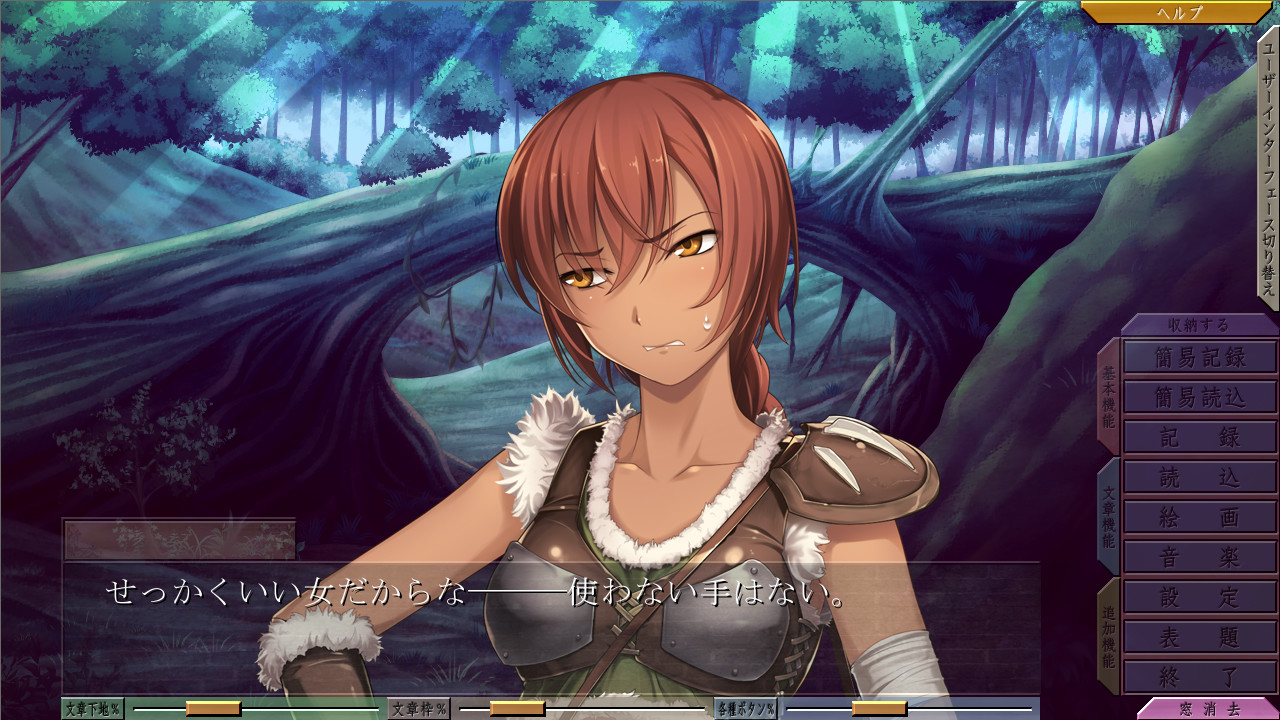Viewport: 1280px width, 720px height.
Task: Open the 音楽 music menu
Action: point(1200,557)
